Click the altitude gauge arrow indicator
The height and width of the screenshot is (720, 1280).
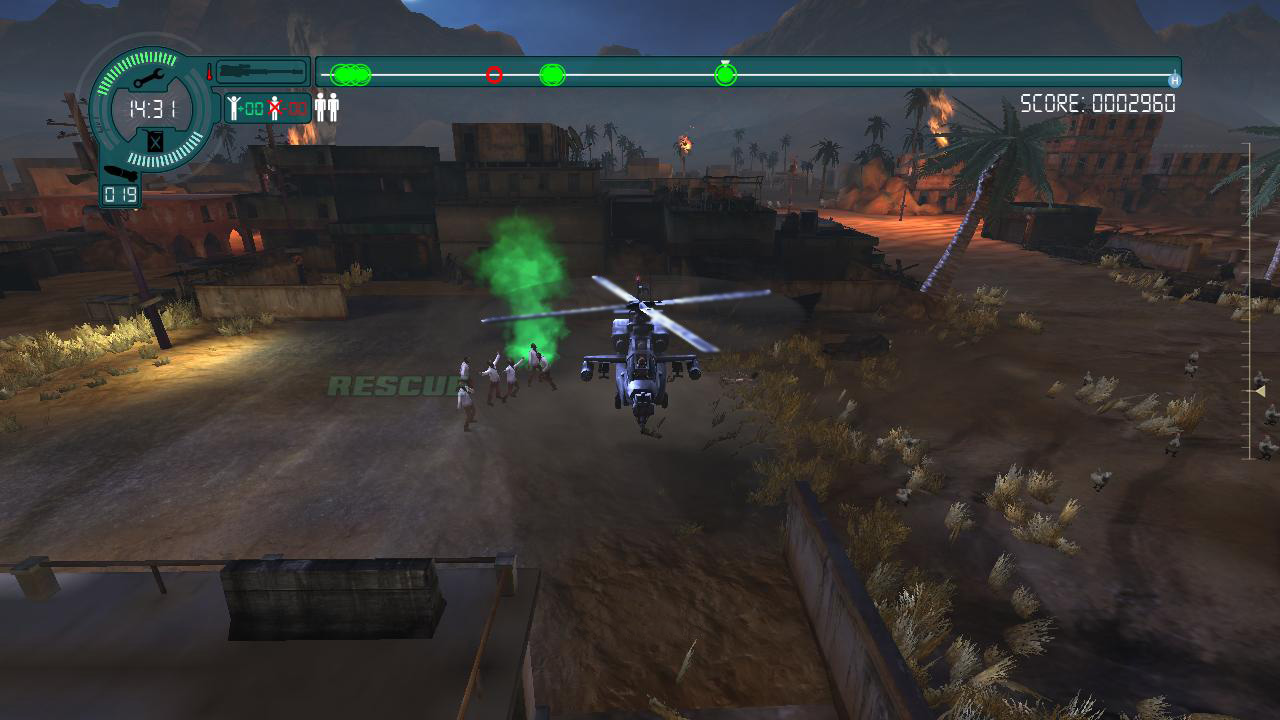pyautogui.click(x=1259, y=391)
